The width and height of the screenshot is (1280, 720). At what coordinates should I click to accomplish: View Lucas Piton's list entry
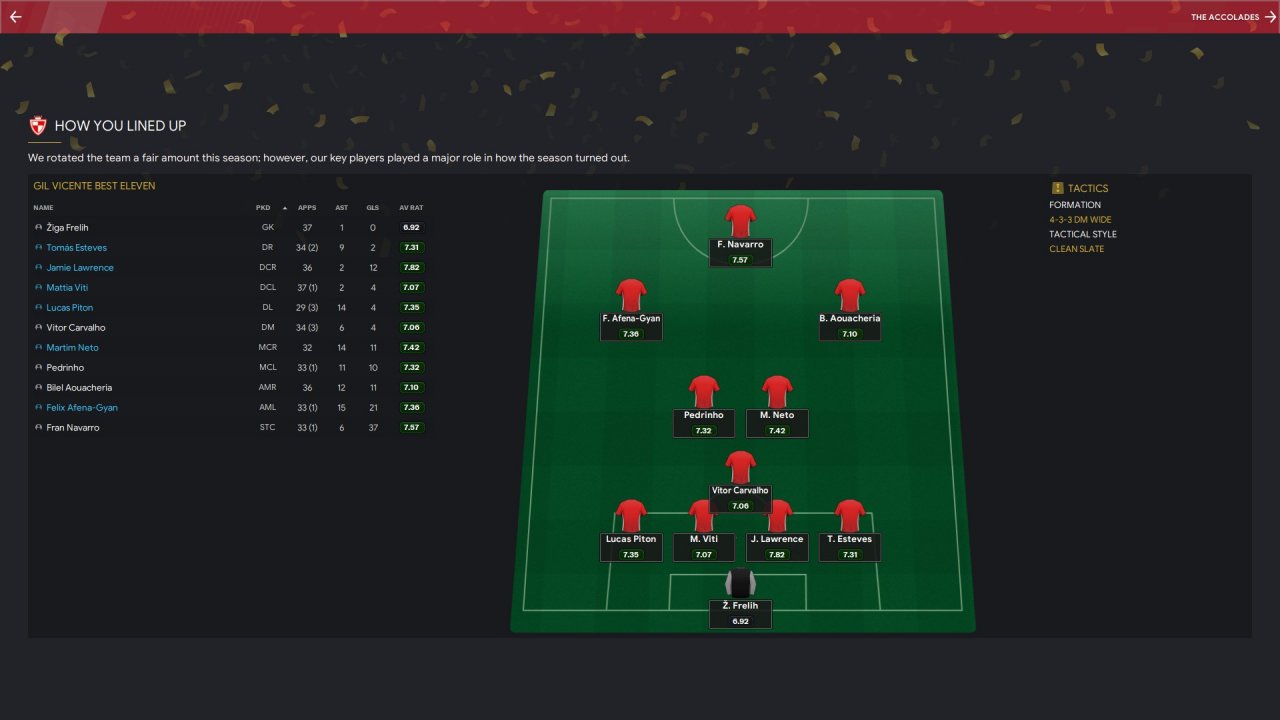coord(69,308)
